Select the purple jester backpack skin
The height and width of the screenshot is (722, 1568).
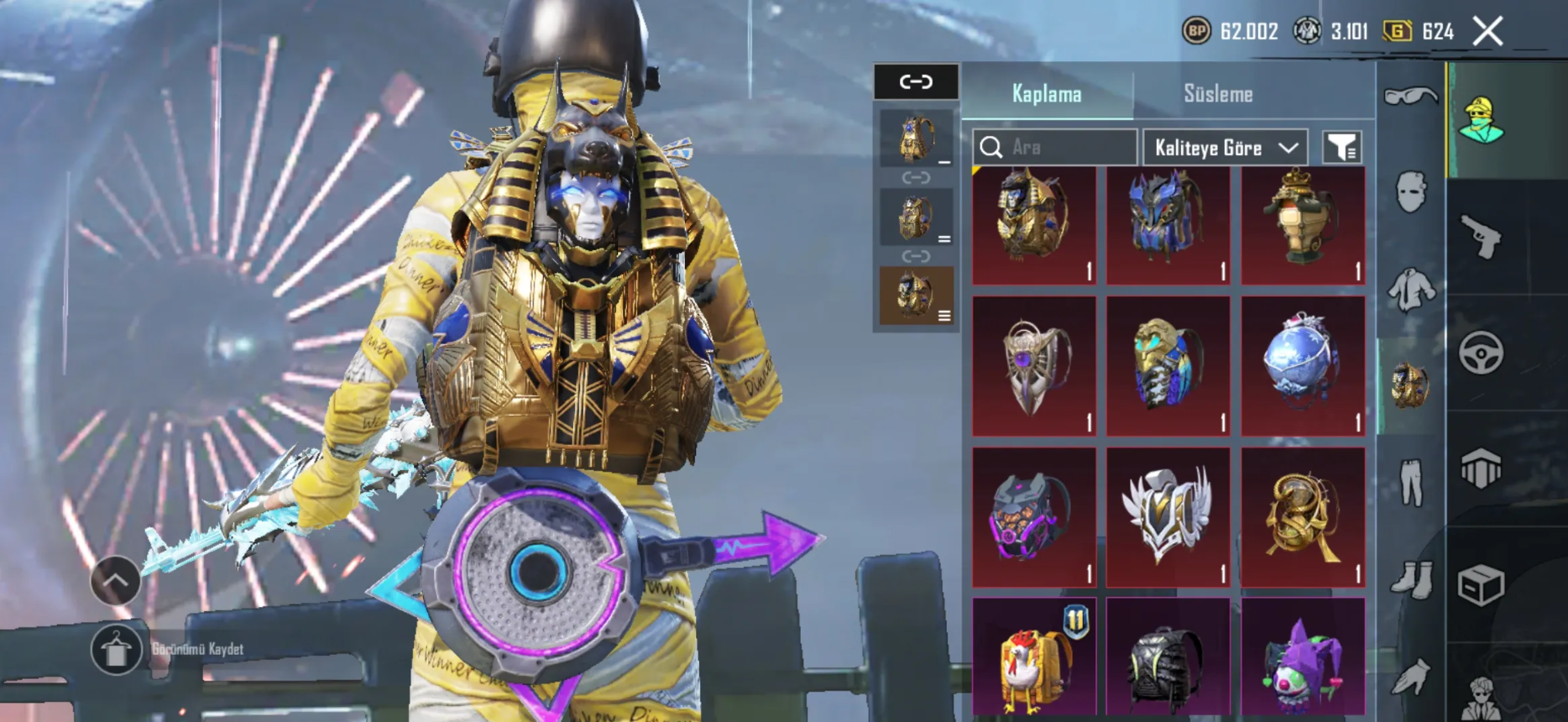click(x=1303, y=659)
